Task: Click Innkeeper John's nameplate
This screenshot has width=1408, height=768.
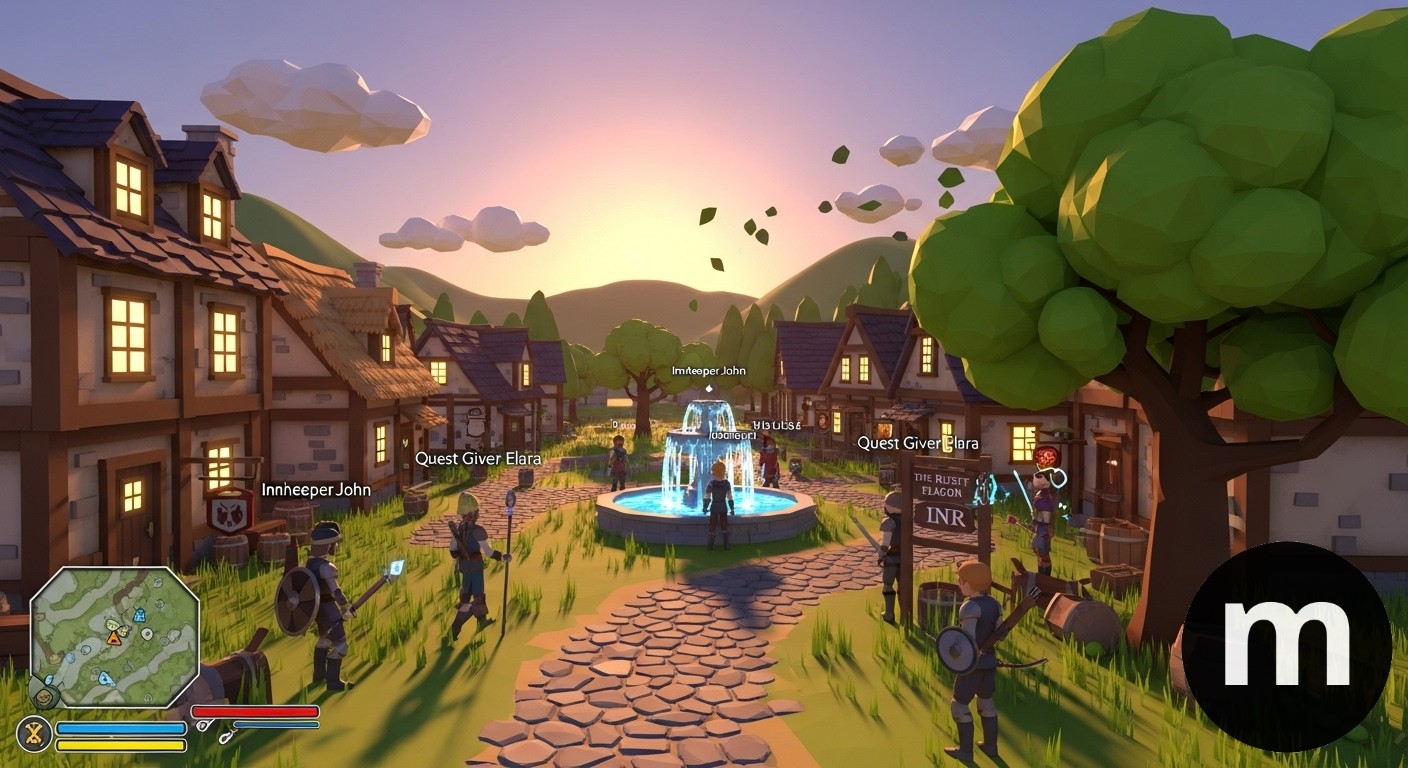Action: pos(315,490)
